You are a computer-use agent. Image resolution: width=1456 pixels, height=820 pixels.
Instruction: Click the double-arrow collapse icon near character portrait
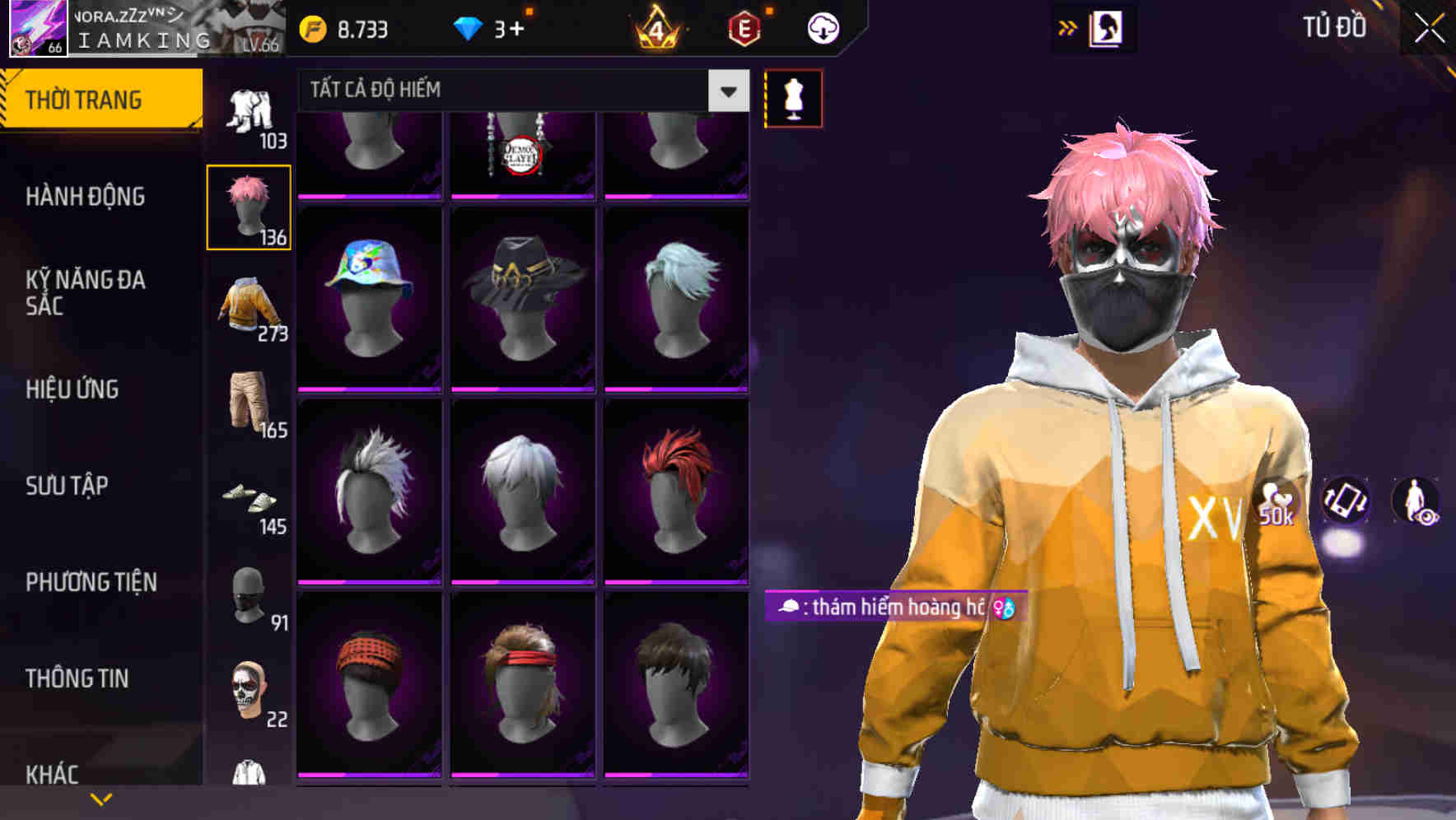click(x=1069, y=27)
